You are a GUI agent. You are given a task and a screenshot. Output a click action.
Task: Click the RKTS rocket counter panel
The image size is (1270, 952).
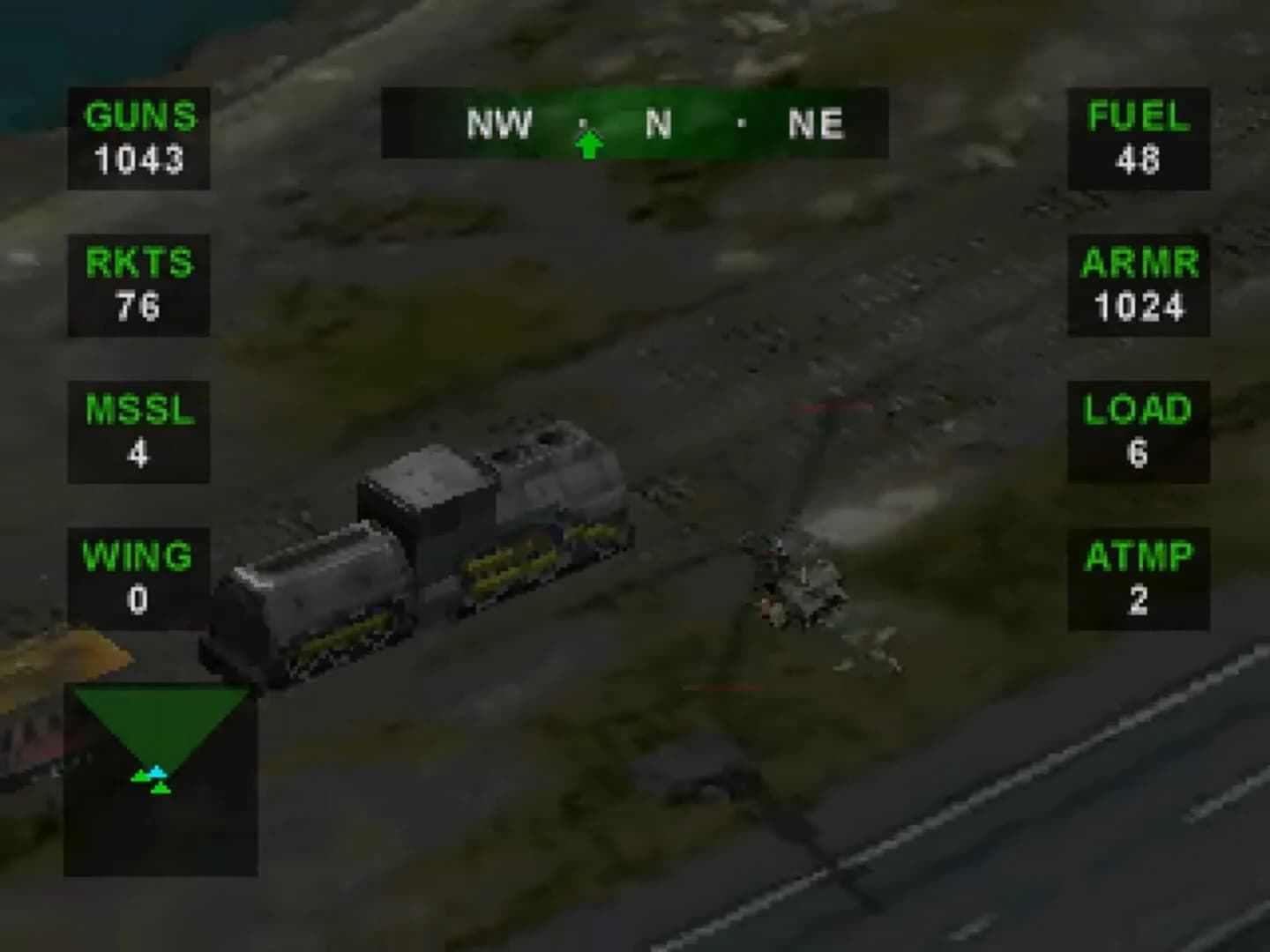click(x=139, y=284)
